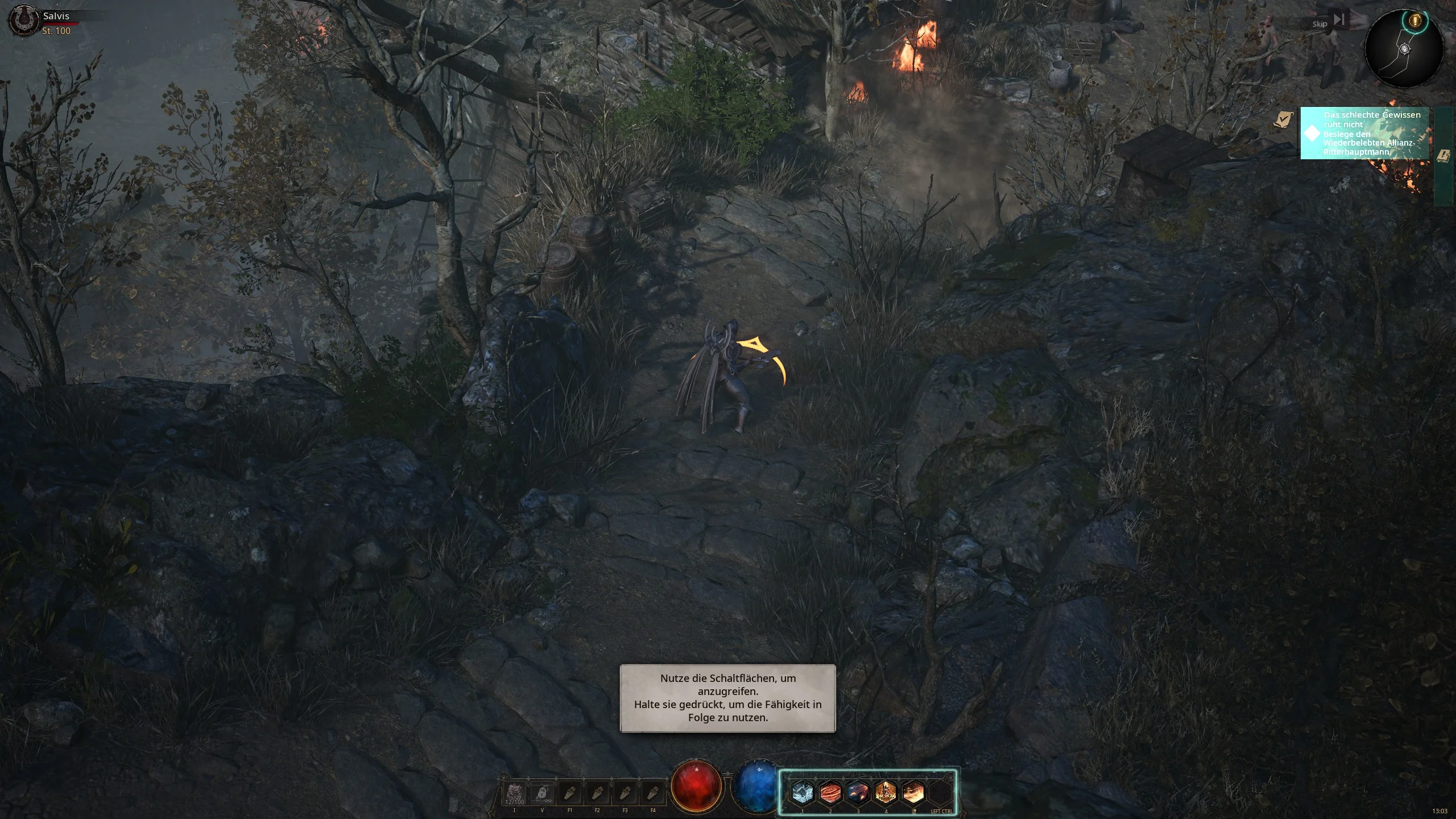The image size is (1456, 819).
Task: Trigger the dark fiery dash ability in slot 3
Action: click(x=858, y=792)
